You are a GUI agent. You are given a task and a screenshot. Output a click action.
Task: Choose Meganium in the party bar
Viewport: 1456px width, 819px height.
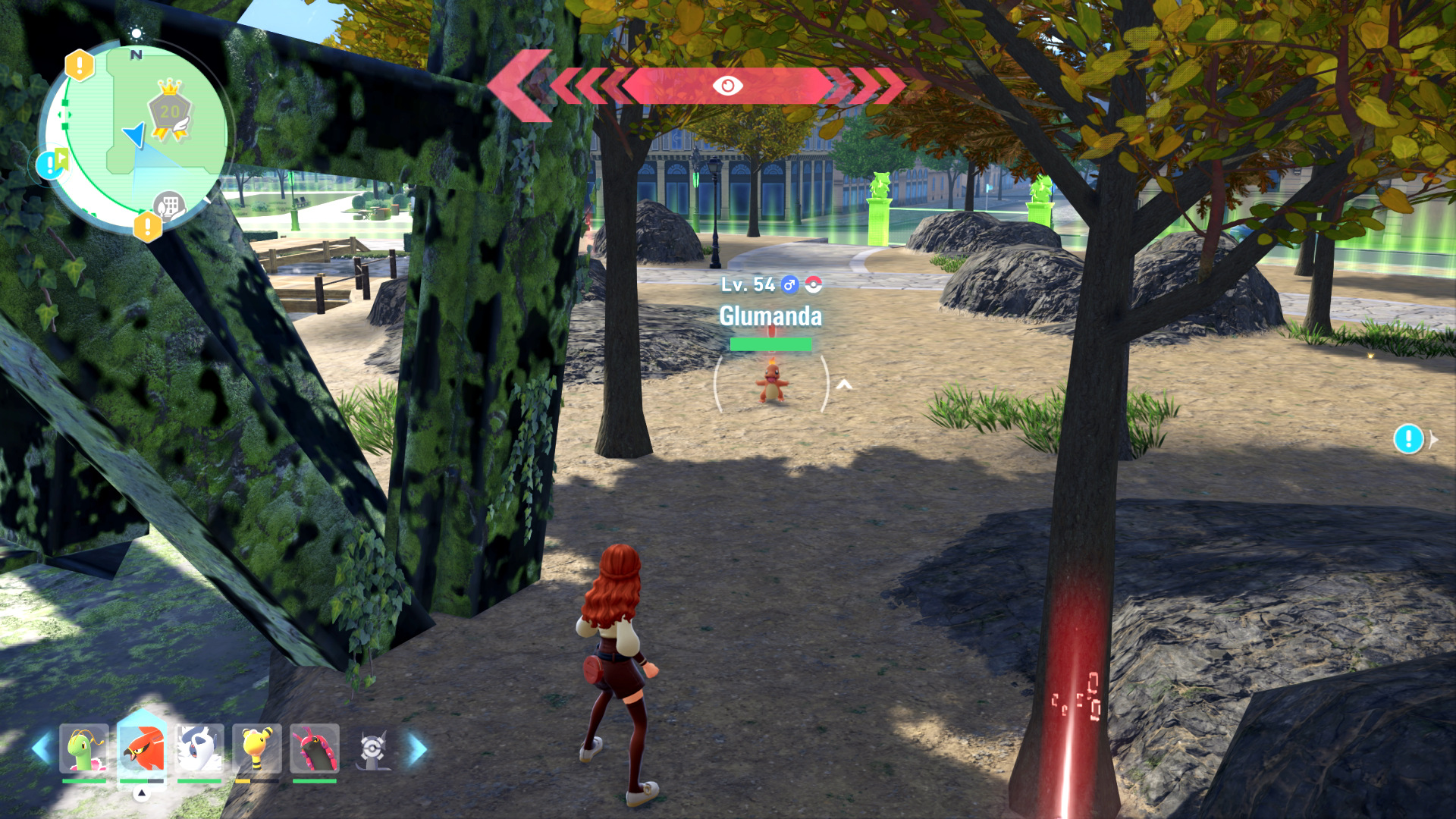point(84,748)
